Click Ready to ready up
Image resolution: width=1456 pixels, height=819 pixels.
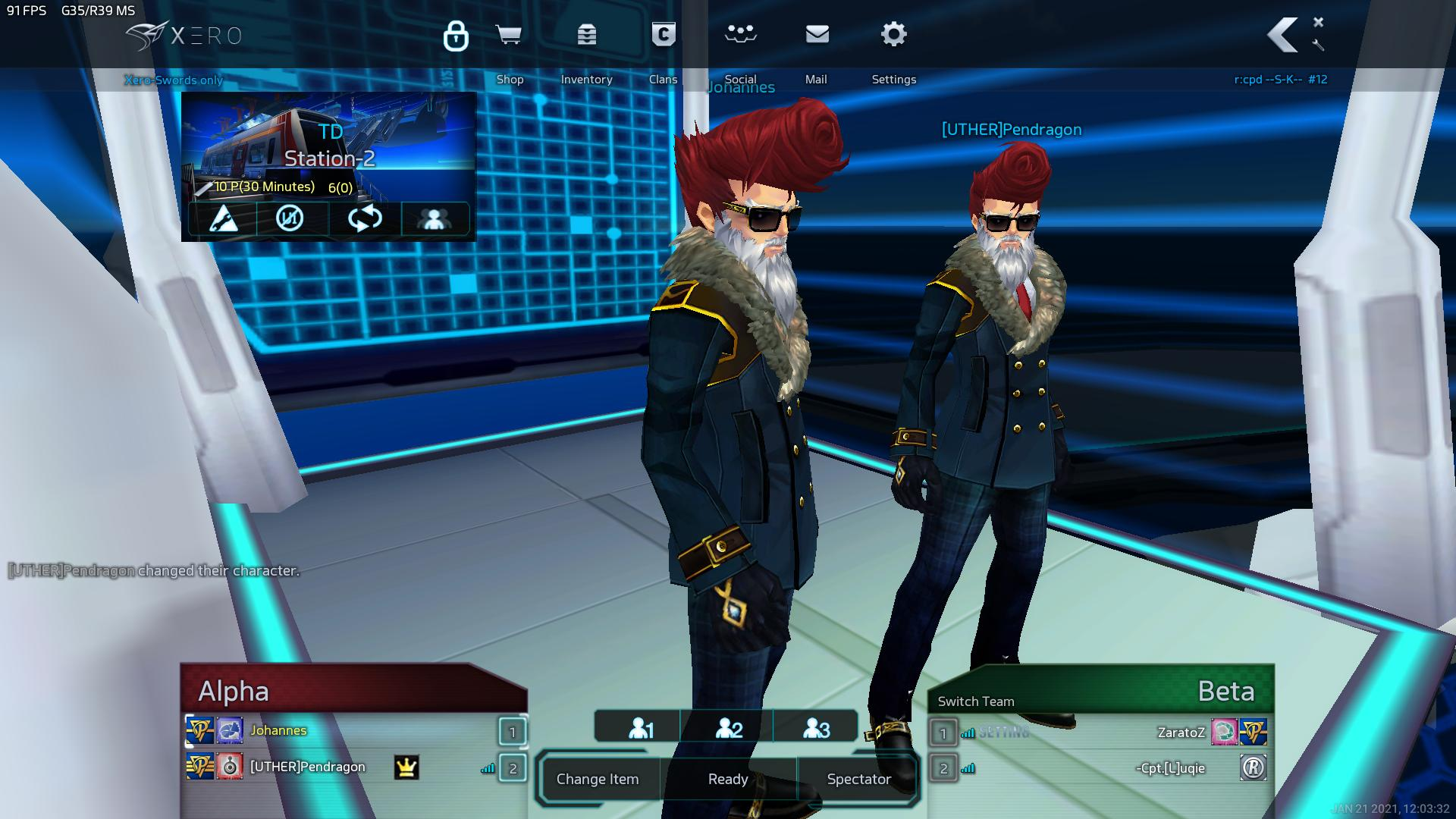click(x=728, y=779)
